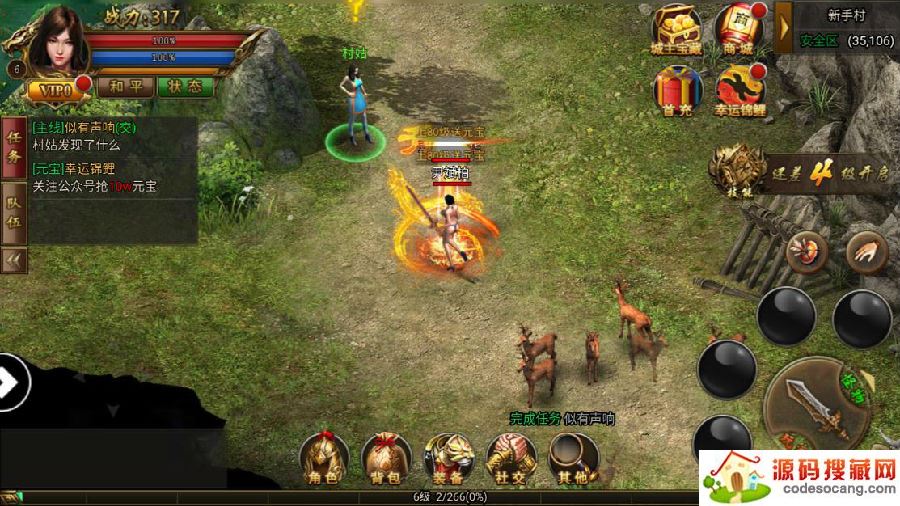Open the 角色 character menu
Viewport: 900px width, 506px height.
(324, 461)
